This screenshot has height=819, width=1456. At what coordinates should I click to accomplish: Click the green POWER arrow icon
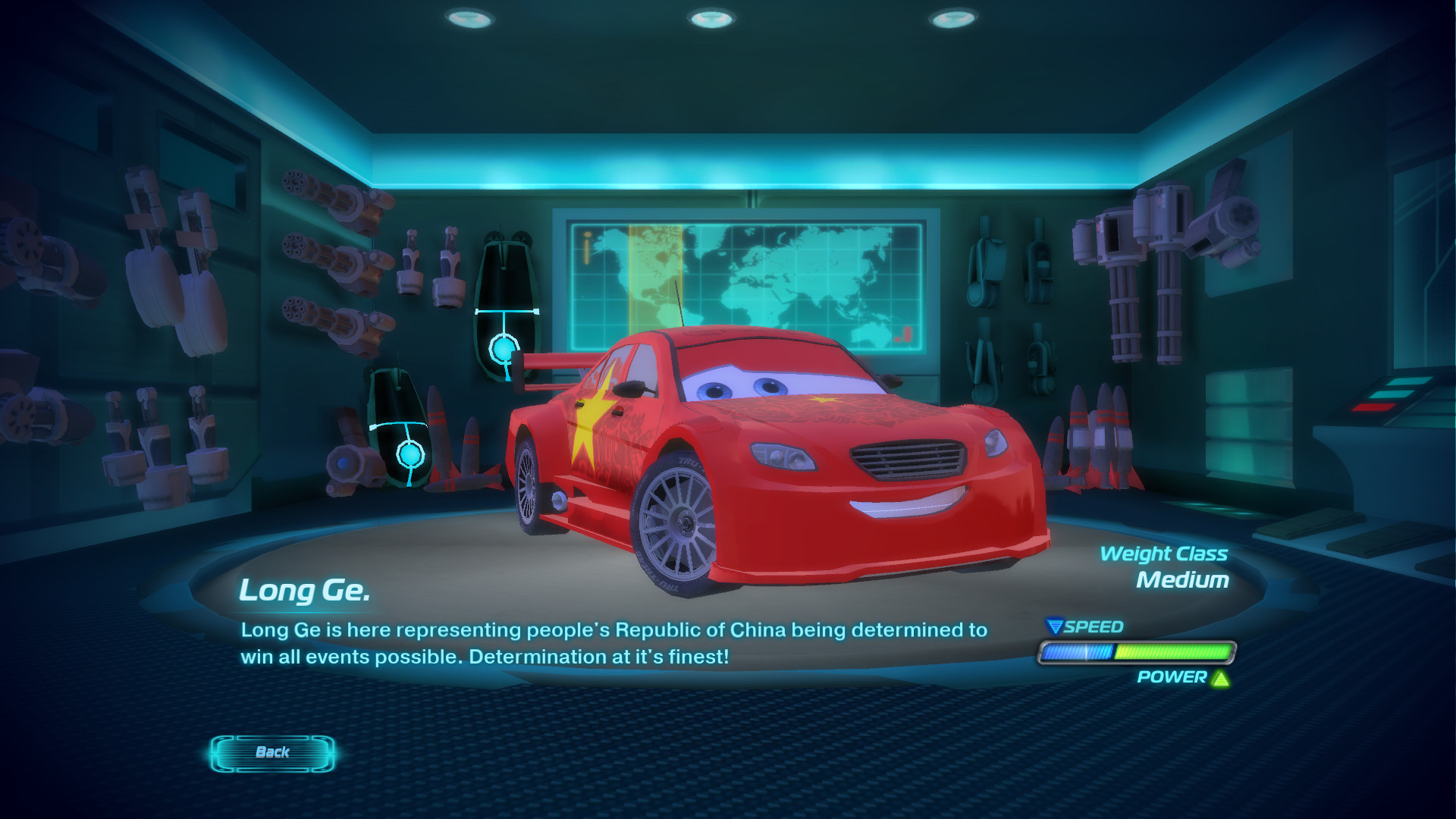coord(1220,680)
